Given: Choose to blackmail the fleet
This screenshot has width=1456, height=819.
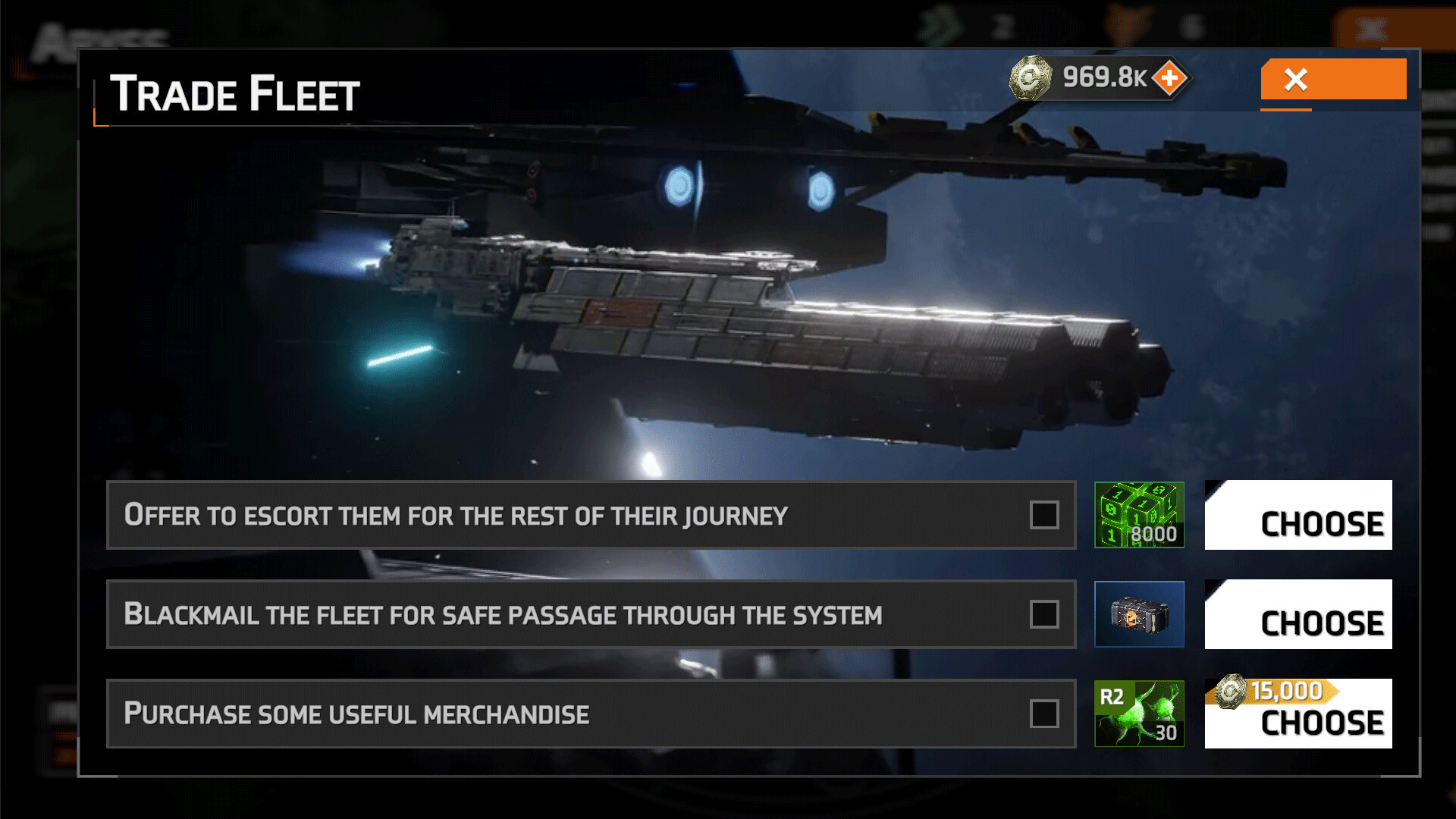Looking at the screenshot, I should point(1298,614).
